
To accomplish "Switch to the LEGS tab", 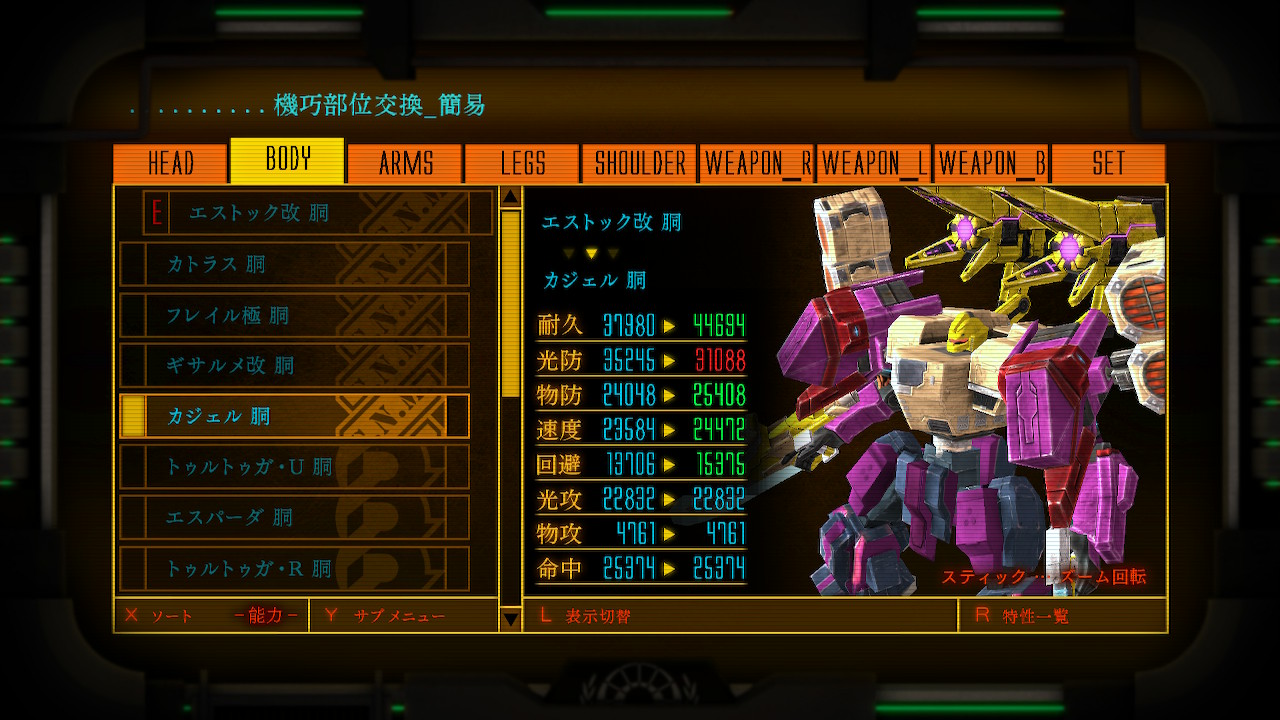I will pos(523,164).
